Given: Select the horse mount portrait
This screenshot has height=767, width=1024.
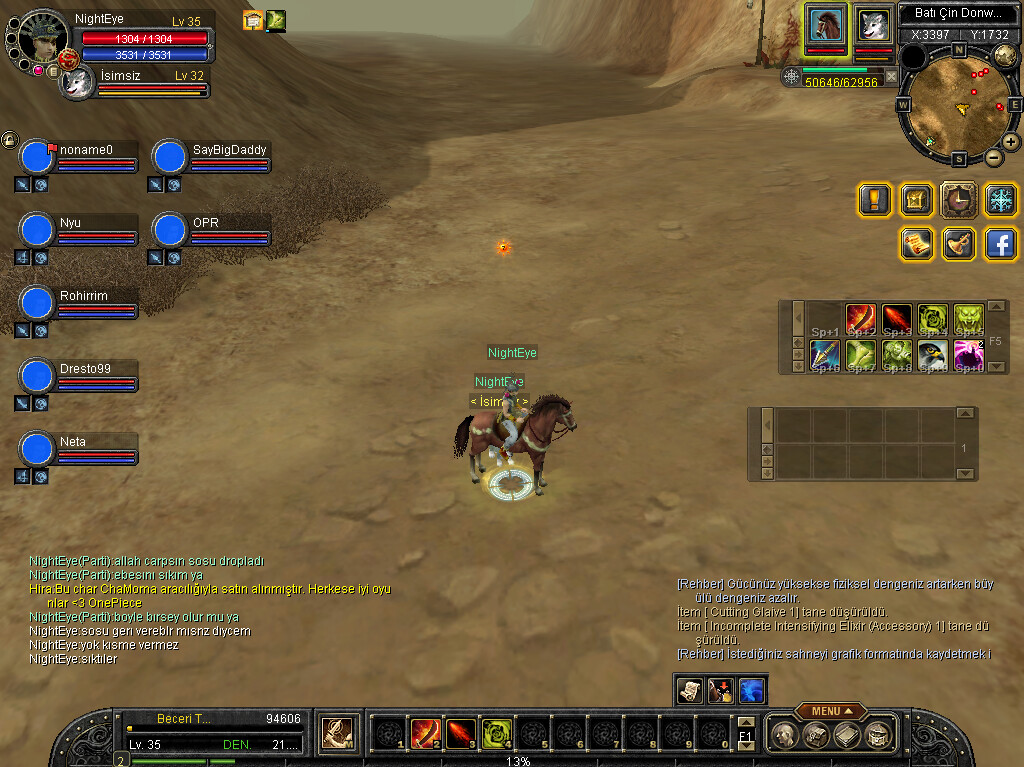Looking at the screenshot, I should coord(827,25).
